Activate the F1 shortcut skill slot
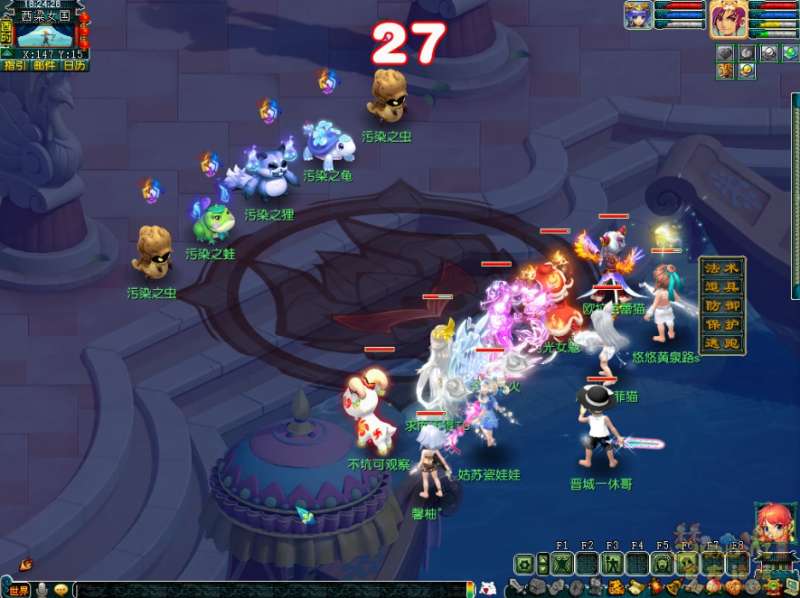Screen dimensions: 800x598 coord(561,564)
